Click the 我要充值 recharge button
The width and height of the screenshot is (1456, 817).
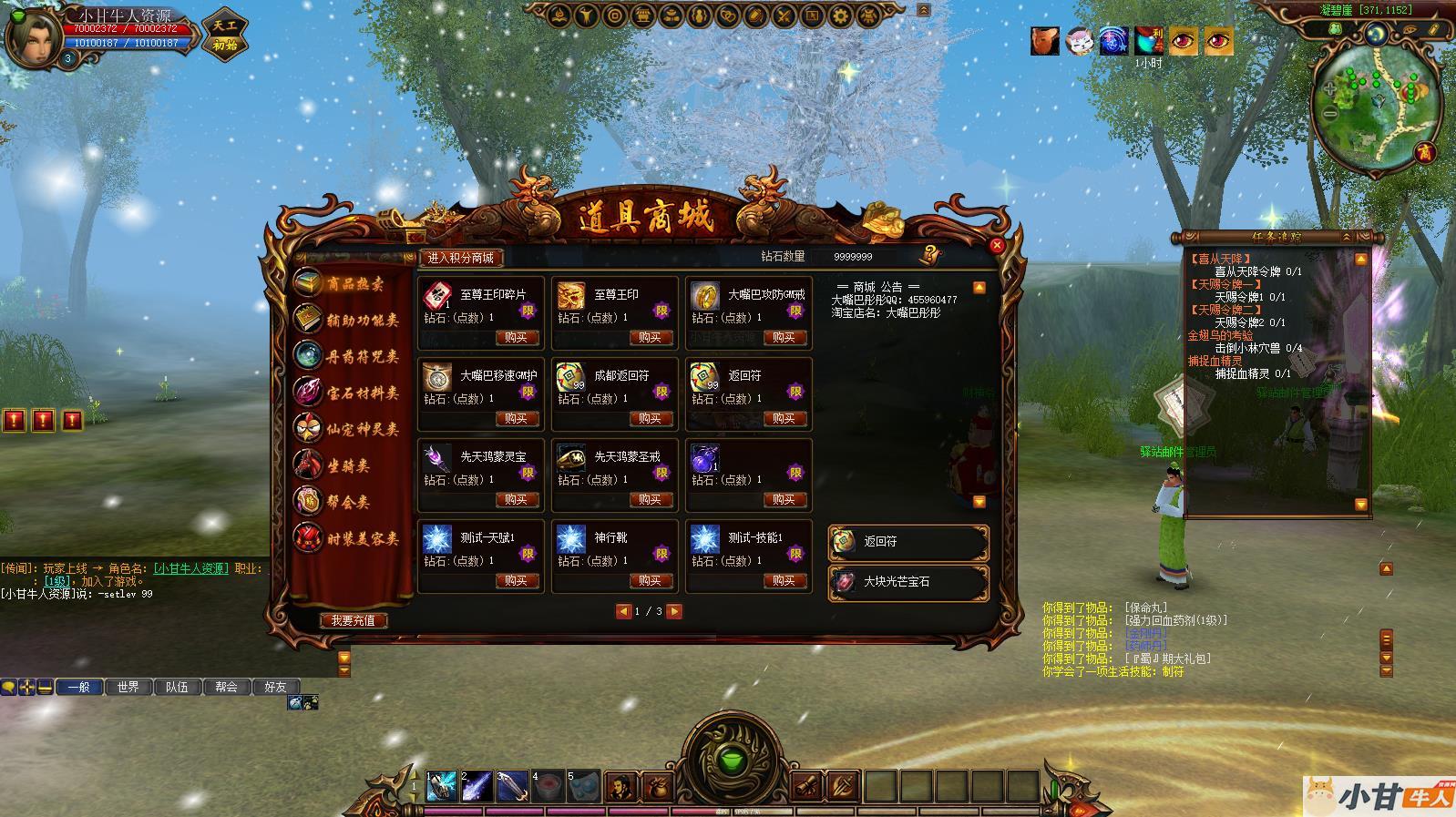[354, 620]
